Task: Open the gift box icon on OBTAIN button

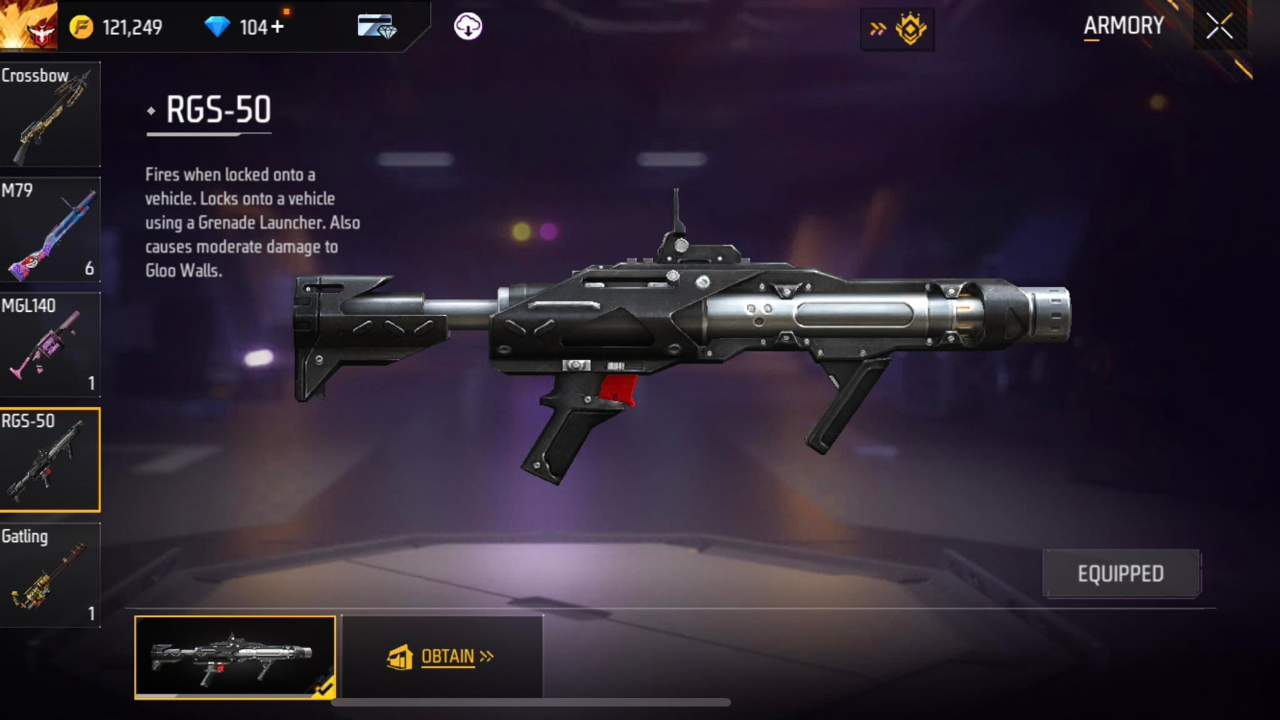Action: point(399,656)
